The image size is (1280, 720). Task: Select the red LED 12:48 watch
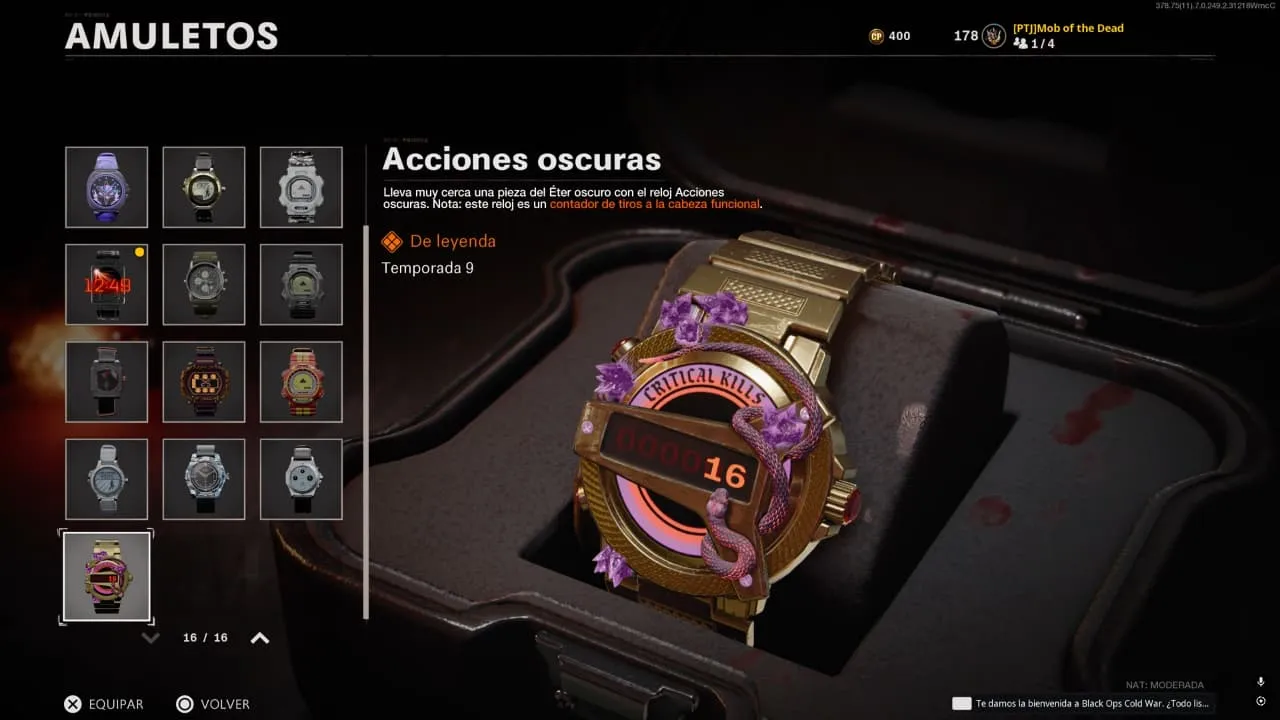106,284
